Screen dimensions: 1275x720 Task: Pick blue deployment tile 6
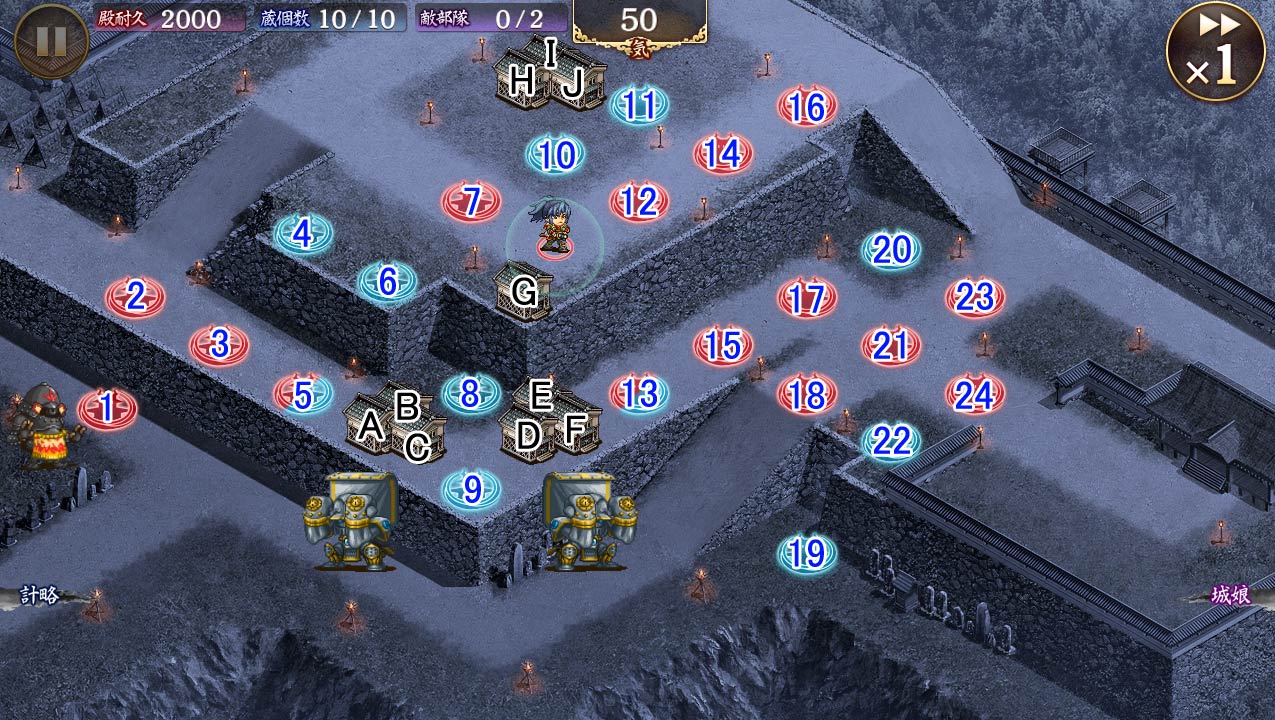(387, 282)
